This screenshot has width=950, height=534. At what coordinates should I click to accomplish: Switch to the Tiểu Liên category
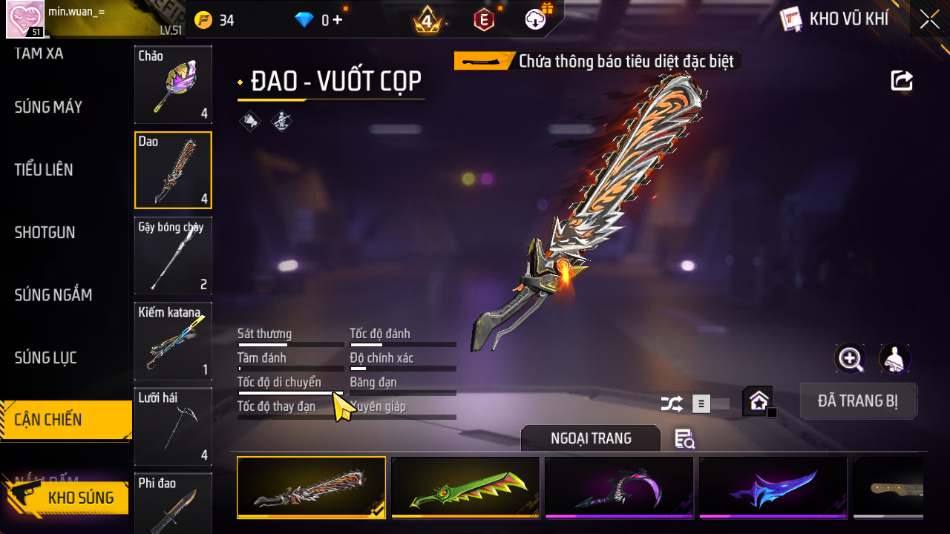coord(44,169)
